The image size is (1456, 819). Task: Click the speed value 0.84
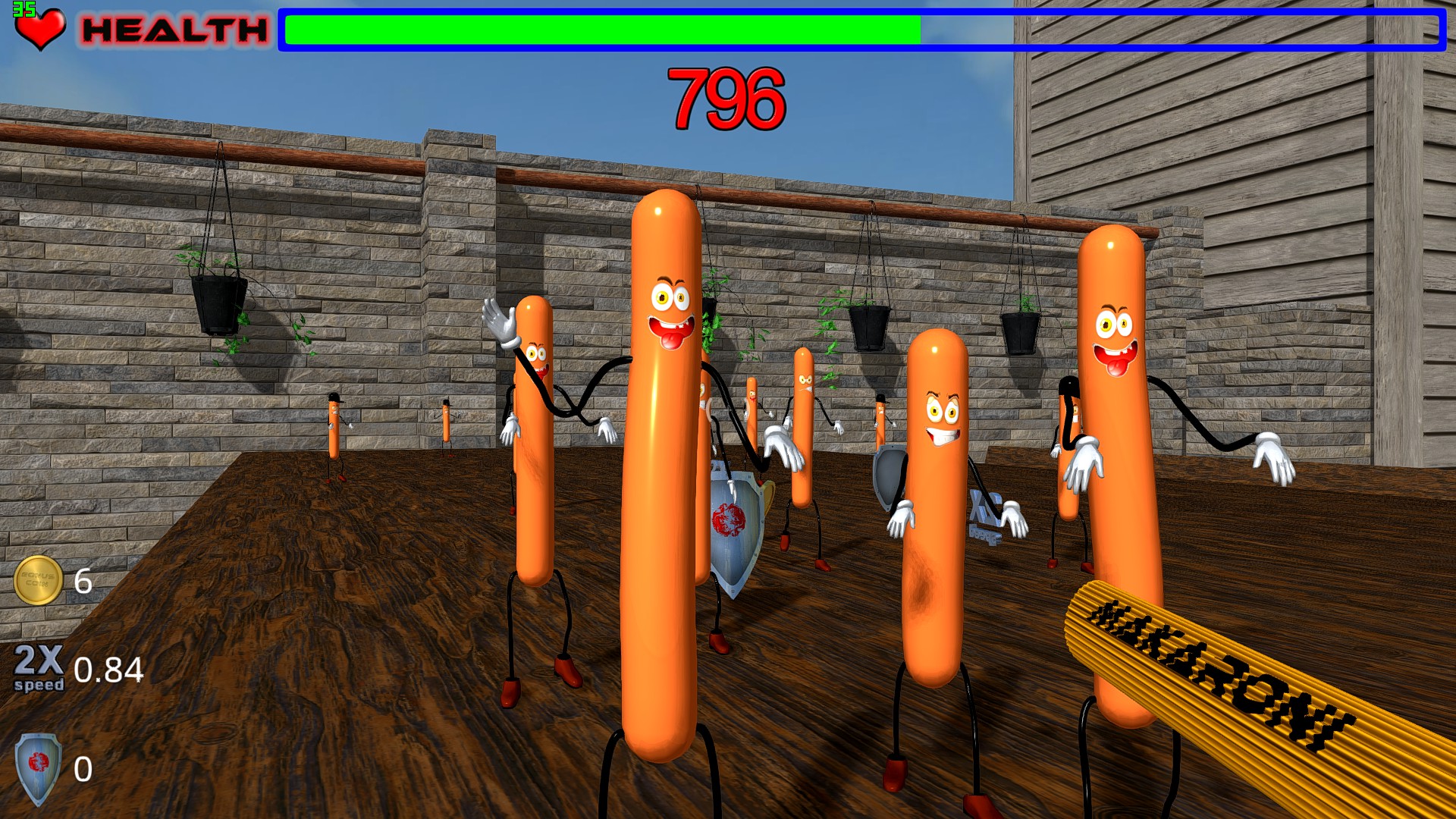pyautogui.click(x=108, y=671)
